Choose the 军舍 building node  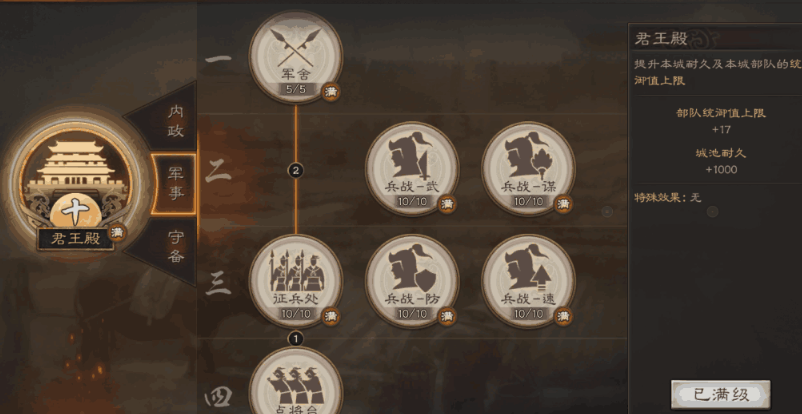tap(295, 57)
